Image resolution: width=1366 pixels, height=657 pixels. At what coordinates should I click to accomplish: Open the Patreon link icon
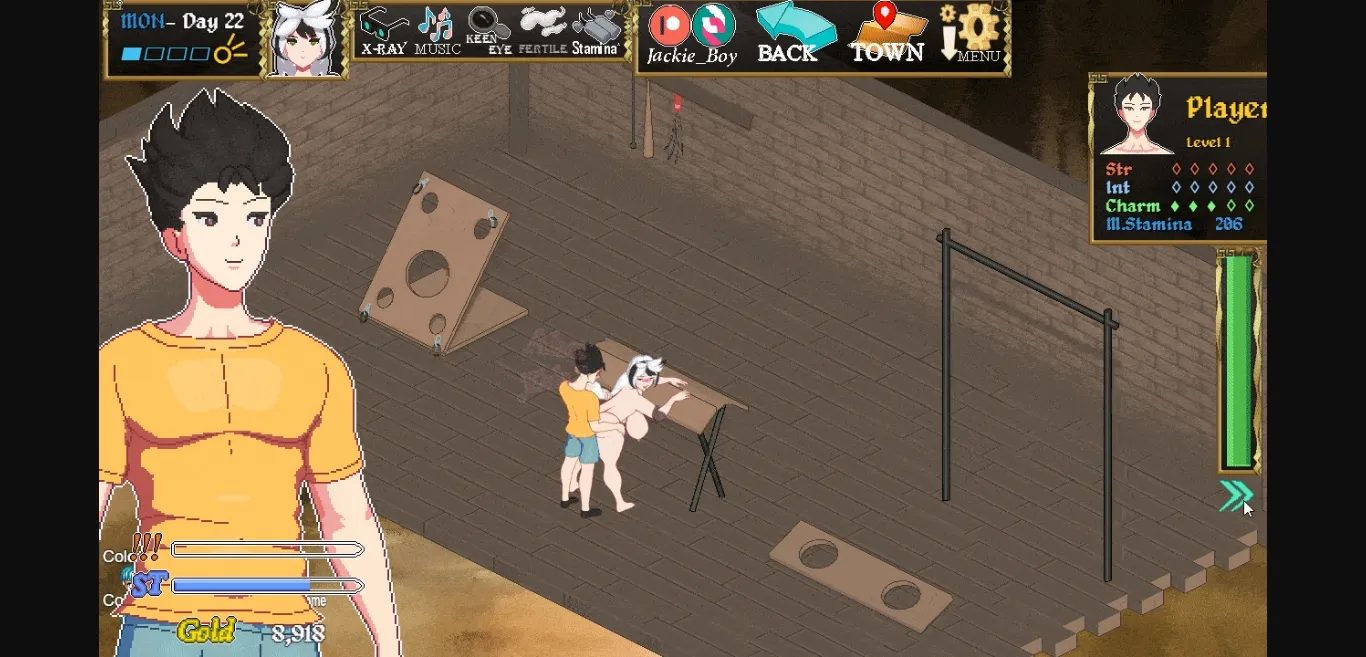click(x=669, y=25)
